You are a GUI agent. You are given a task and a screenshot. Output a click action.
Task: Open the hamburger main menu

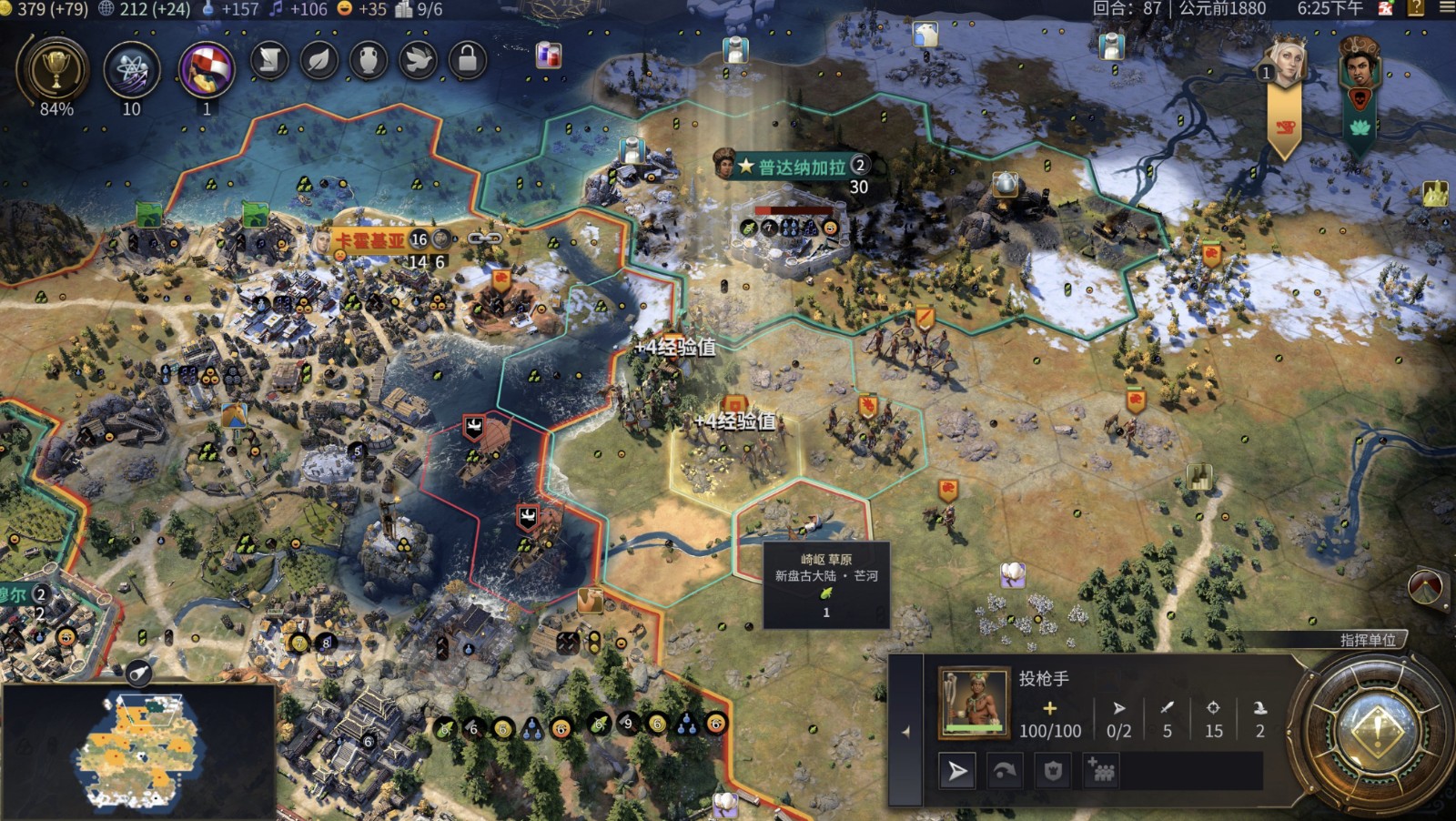(x=1446, y=9)
